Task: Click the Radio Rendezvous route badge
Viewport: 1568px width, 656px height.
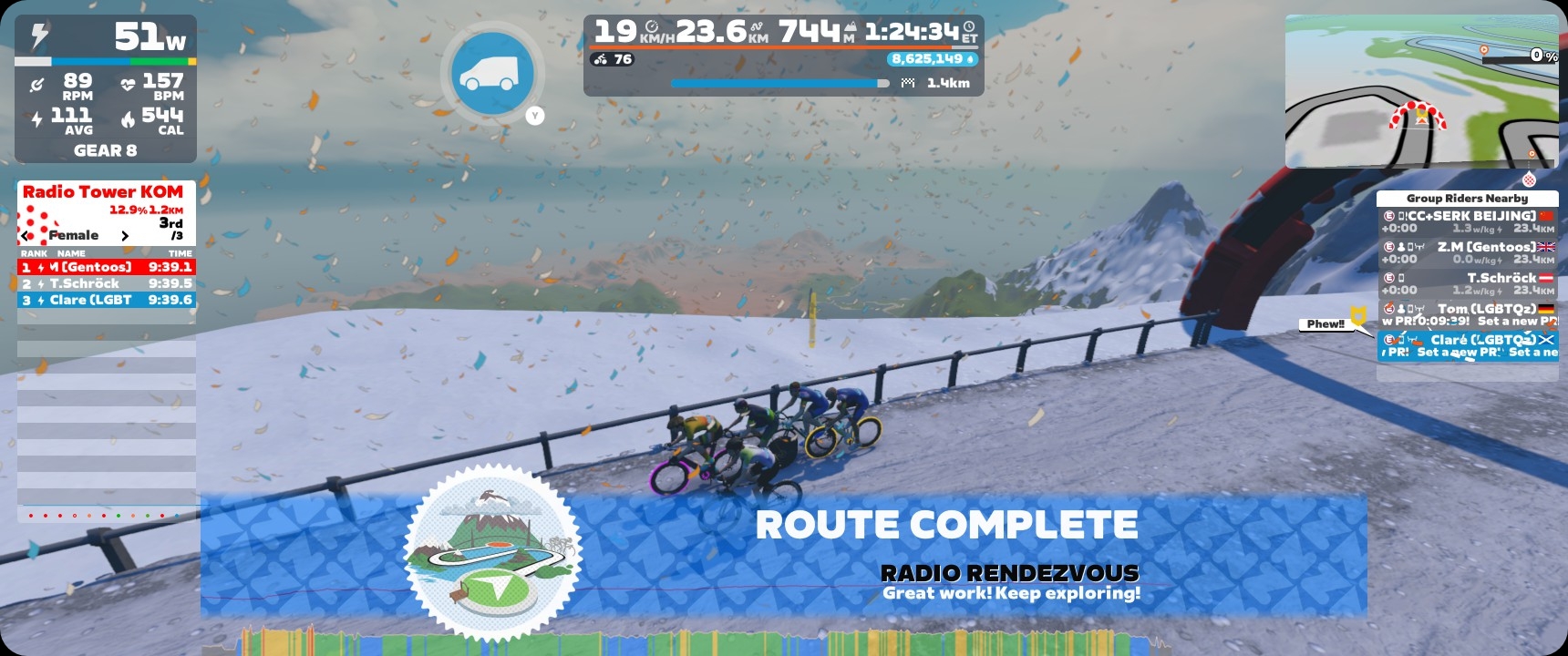Action: pos(492,551)
